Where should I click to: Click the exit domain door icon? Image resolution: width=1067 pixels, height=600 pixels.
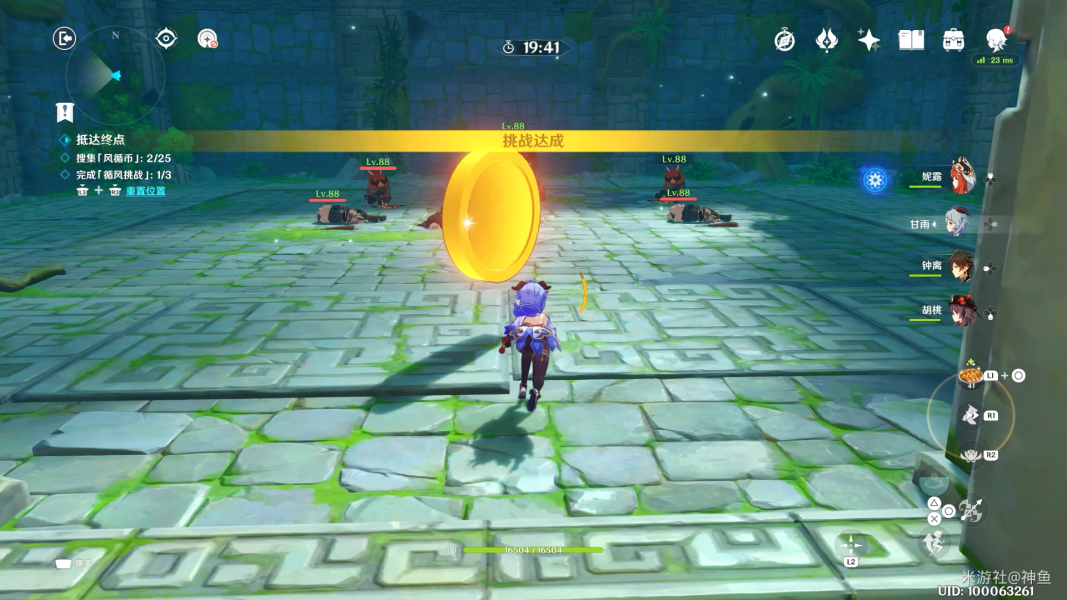click(x=64, y=39)
